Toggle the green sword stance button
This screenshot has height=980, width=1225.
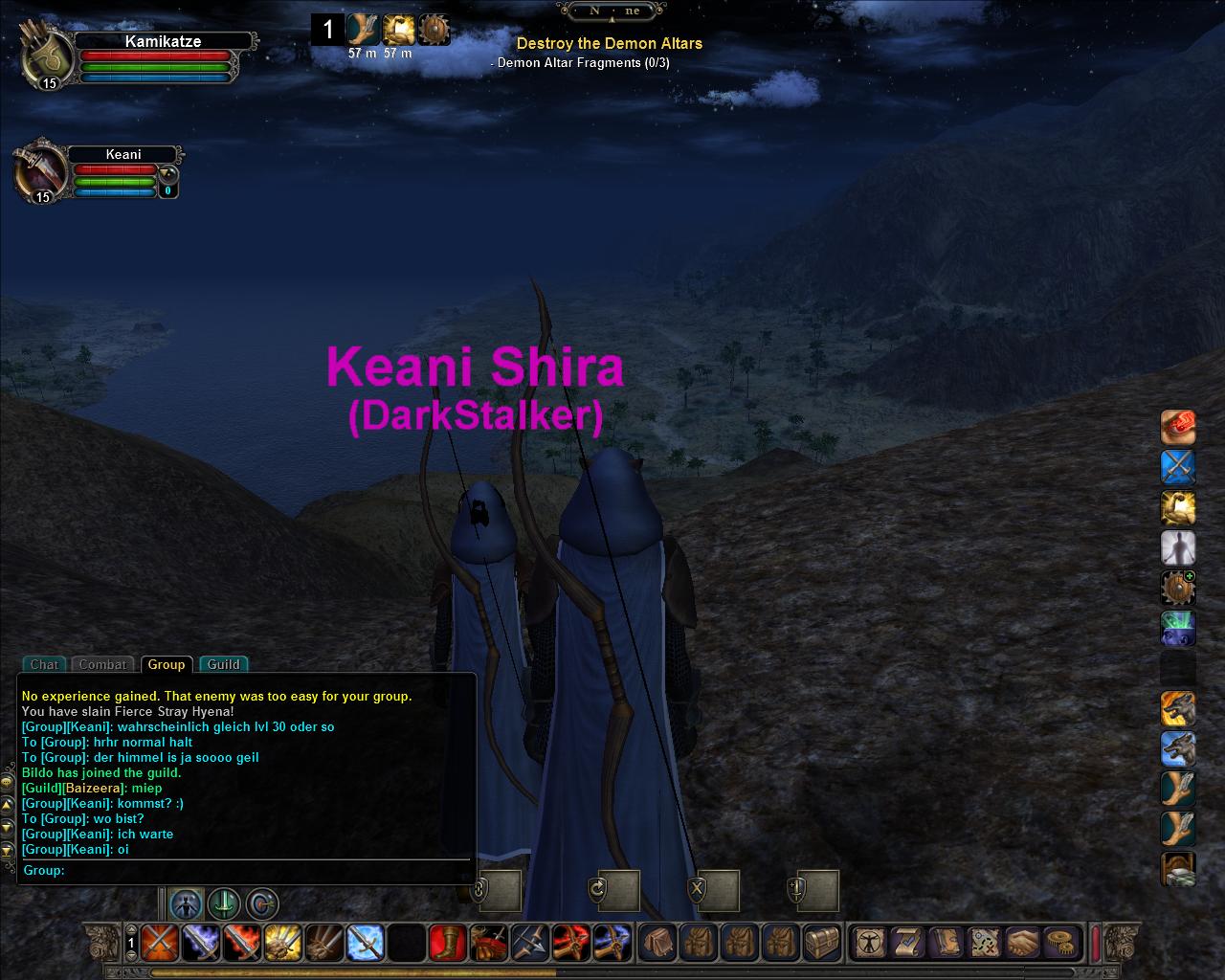click(x=224, y=903)
